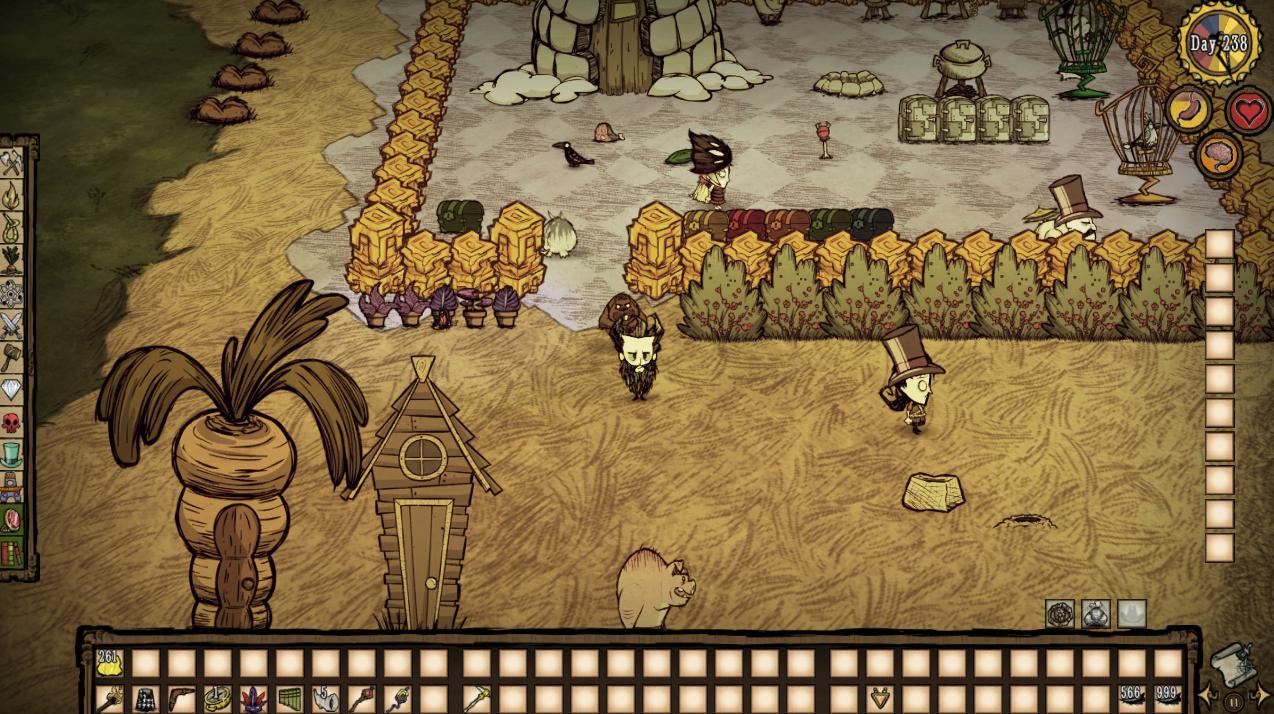Open the Refine diamond crafting tab
This screenshot has width=1274, height=714.
tap(12, 389)
